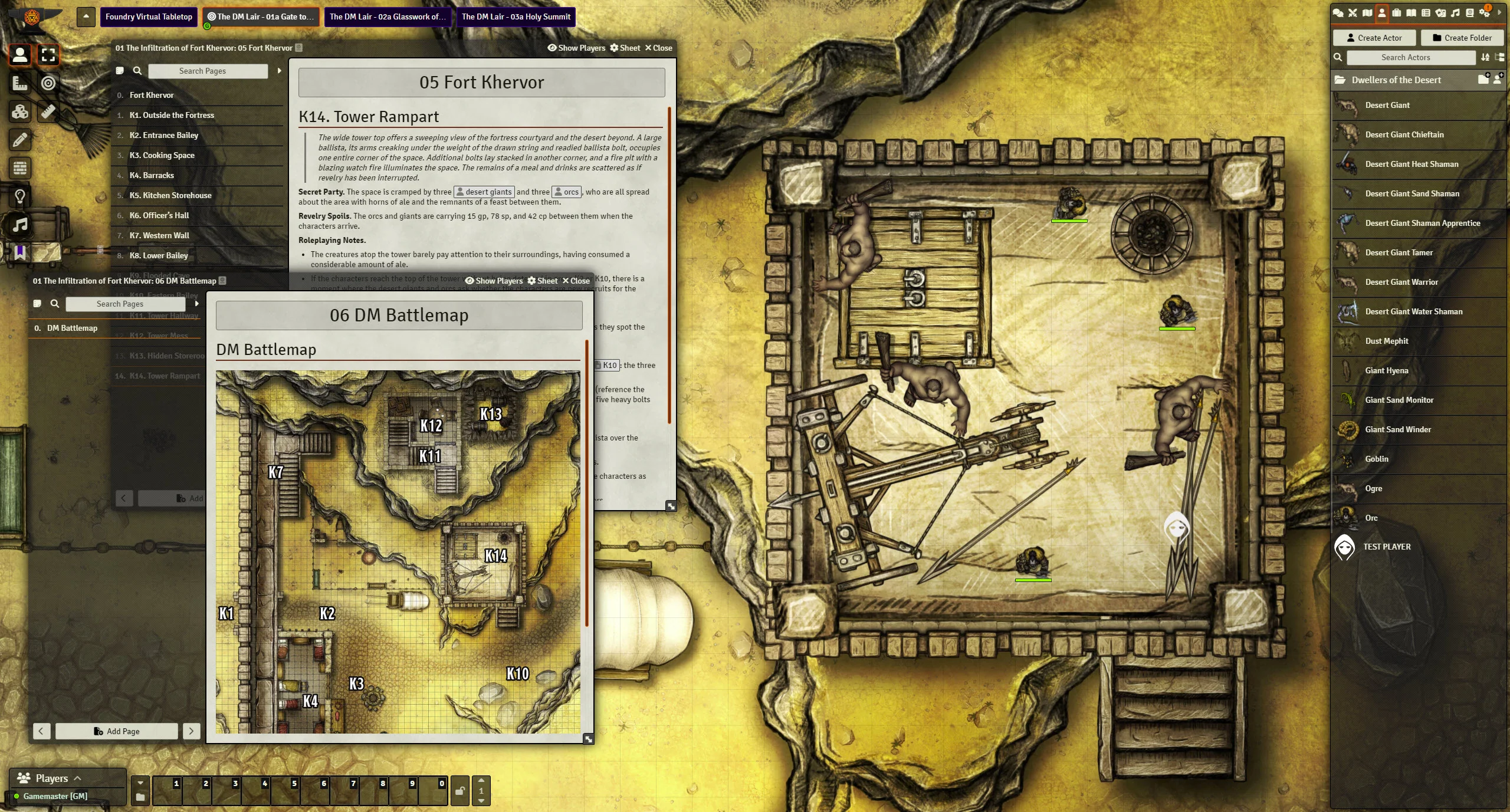Open the music note playlist controls
1510x812 pixels.
click(x=20, y=225)
